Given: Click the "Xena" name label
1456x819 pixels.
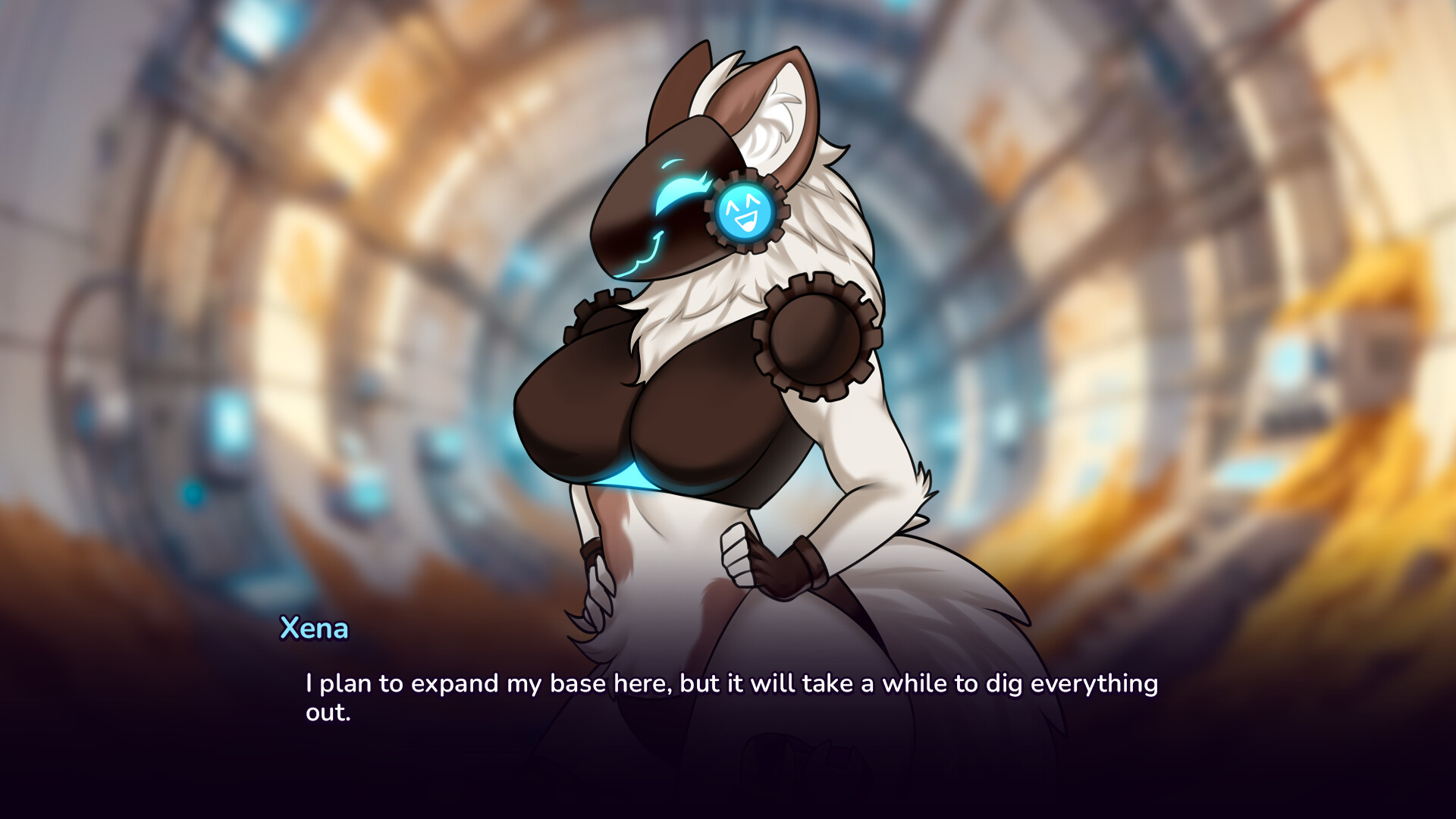Looking at the screenshot, I should point(313,629).
